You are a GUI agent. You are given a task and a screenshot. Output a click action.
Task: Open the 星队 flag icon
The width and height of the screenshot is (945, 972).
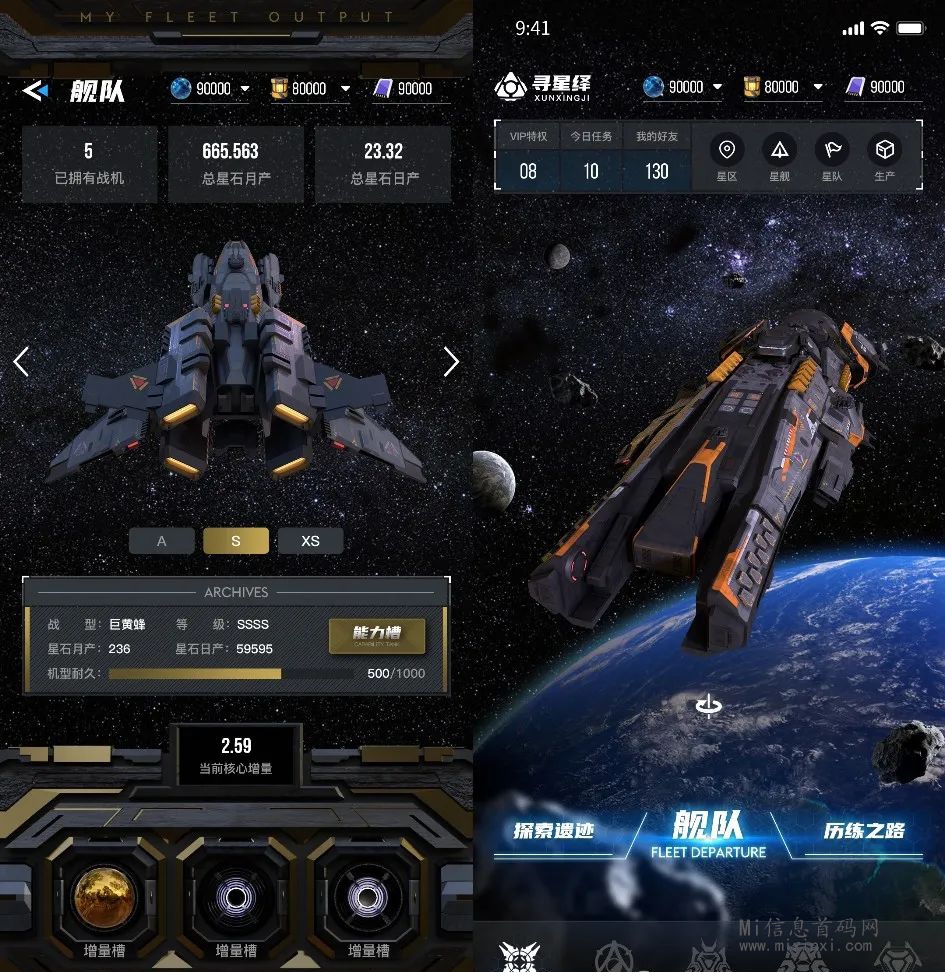(832, 157)
